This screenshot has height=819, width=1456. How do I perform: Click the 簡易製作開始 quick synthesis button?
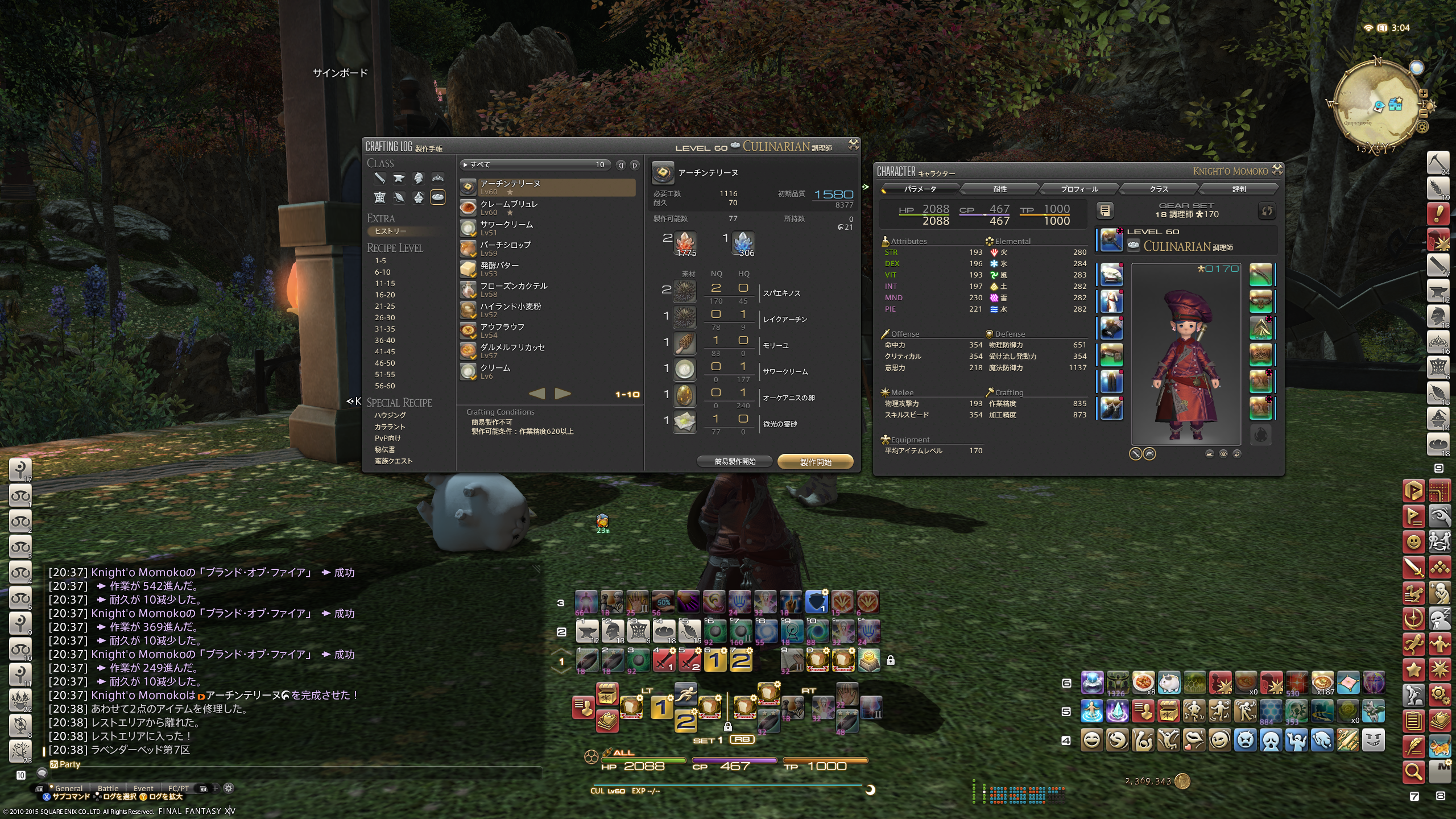(x=735, y=462)
